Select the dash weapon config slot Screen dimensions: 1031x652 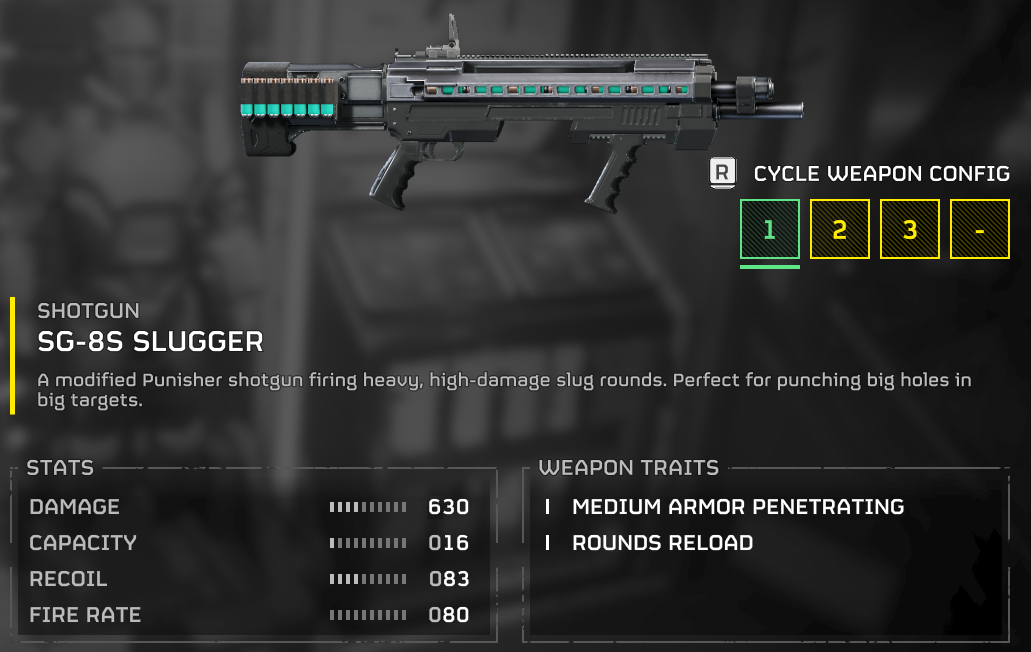pyautogui.click(x=979, y=230)
